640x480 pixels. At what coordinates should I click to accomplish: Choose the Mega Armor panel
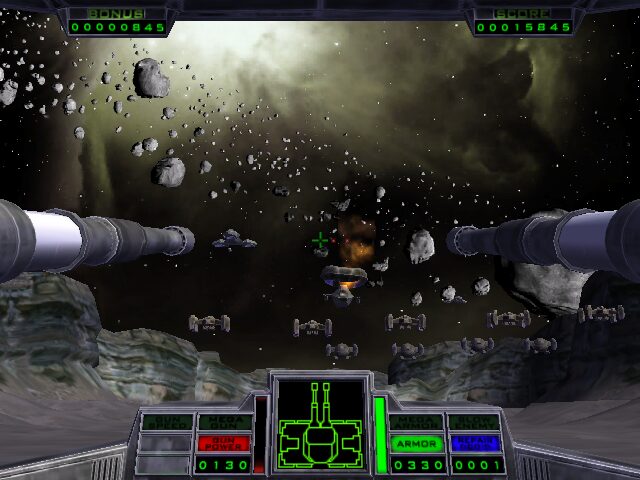pos(416,422)
